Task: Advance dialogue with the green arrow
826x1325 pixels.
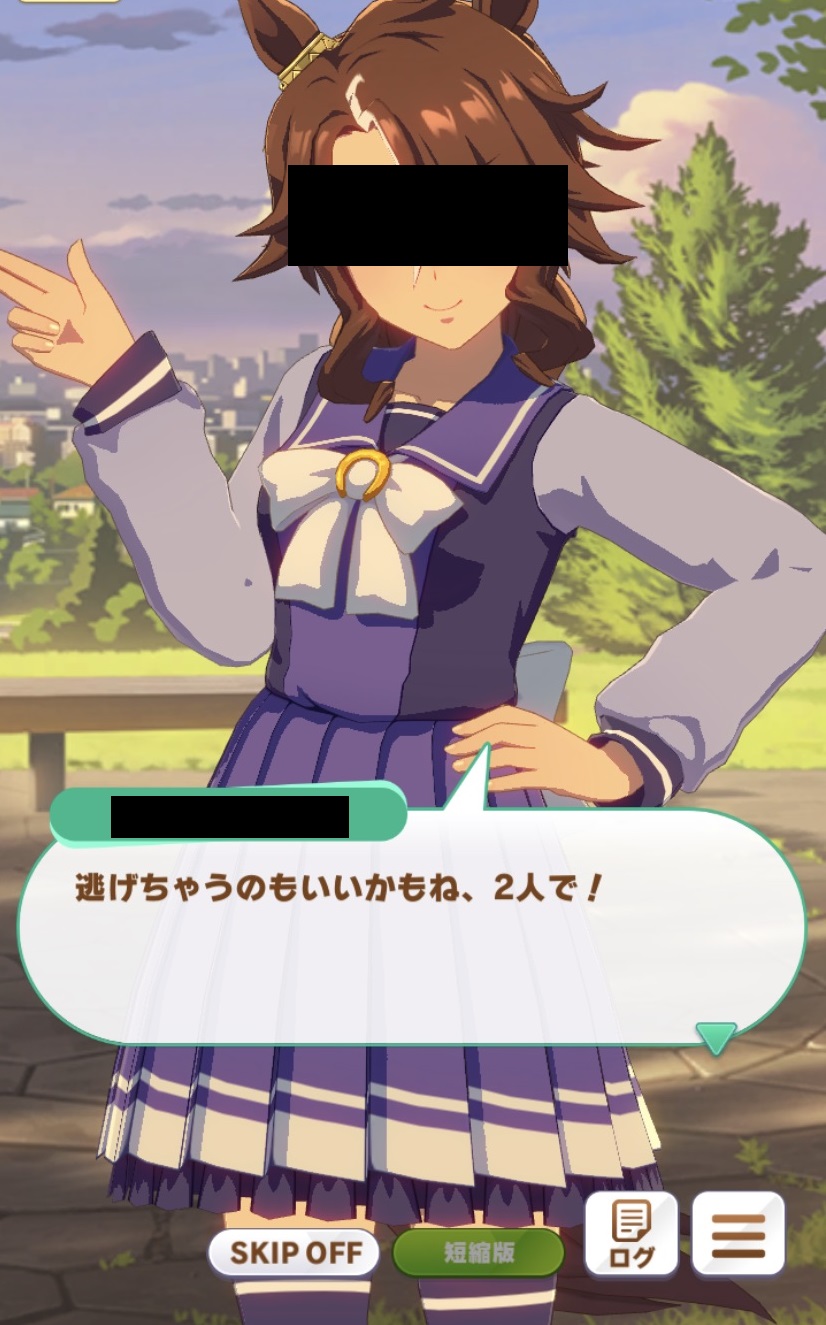Action: [x=716, y=1037]
